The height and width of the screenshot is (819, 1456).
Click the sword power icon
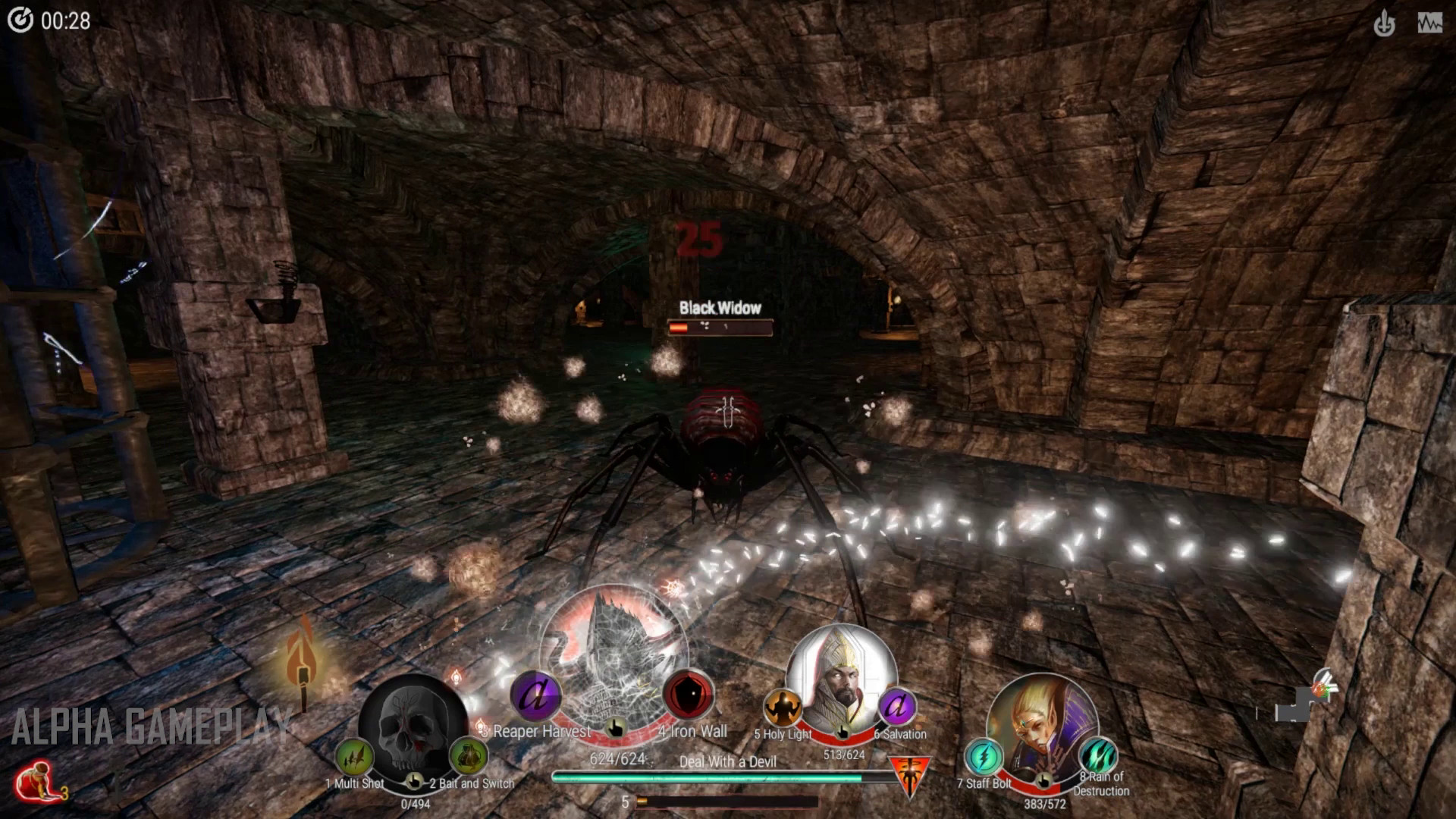pos(1384,24)
